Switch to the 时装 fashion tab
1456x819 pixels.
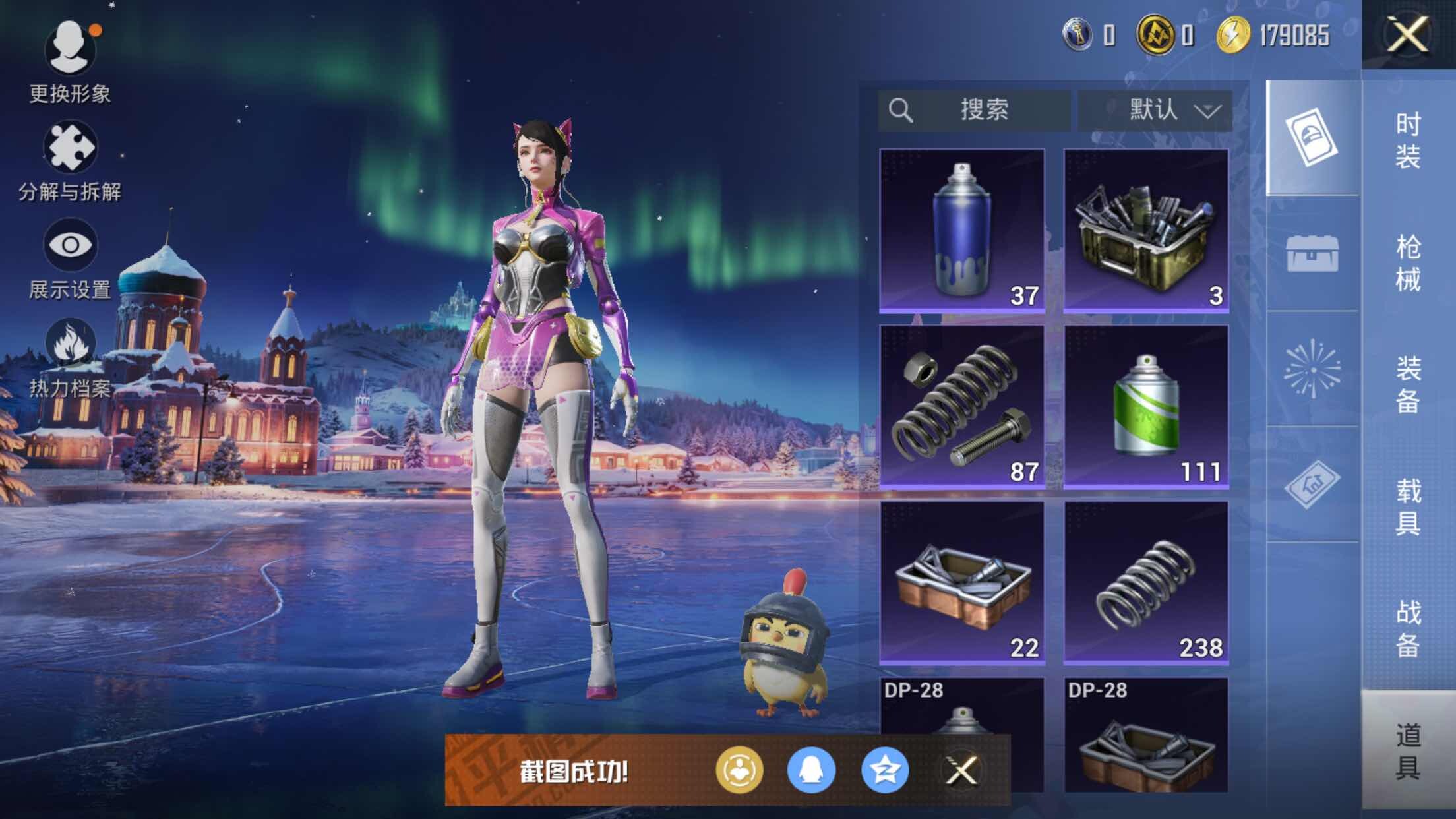click(1409, 140)
